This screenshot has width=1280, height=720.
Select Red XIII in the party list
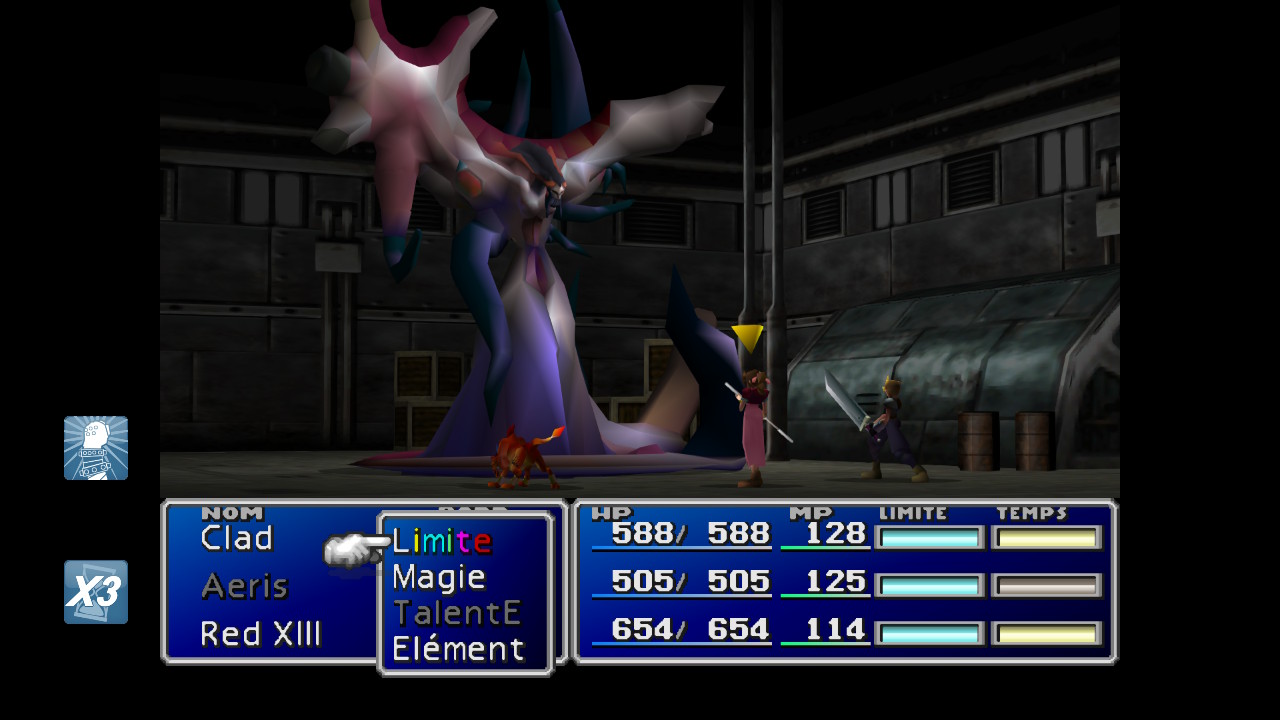pos(261,634)
